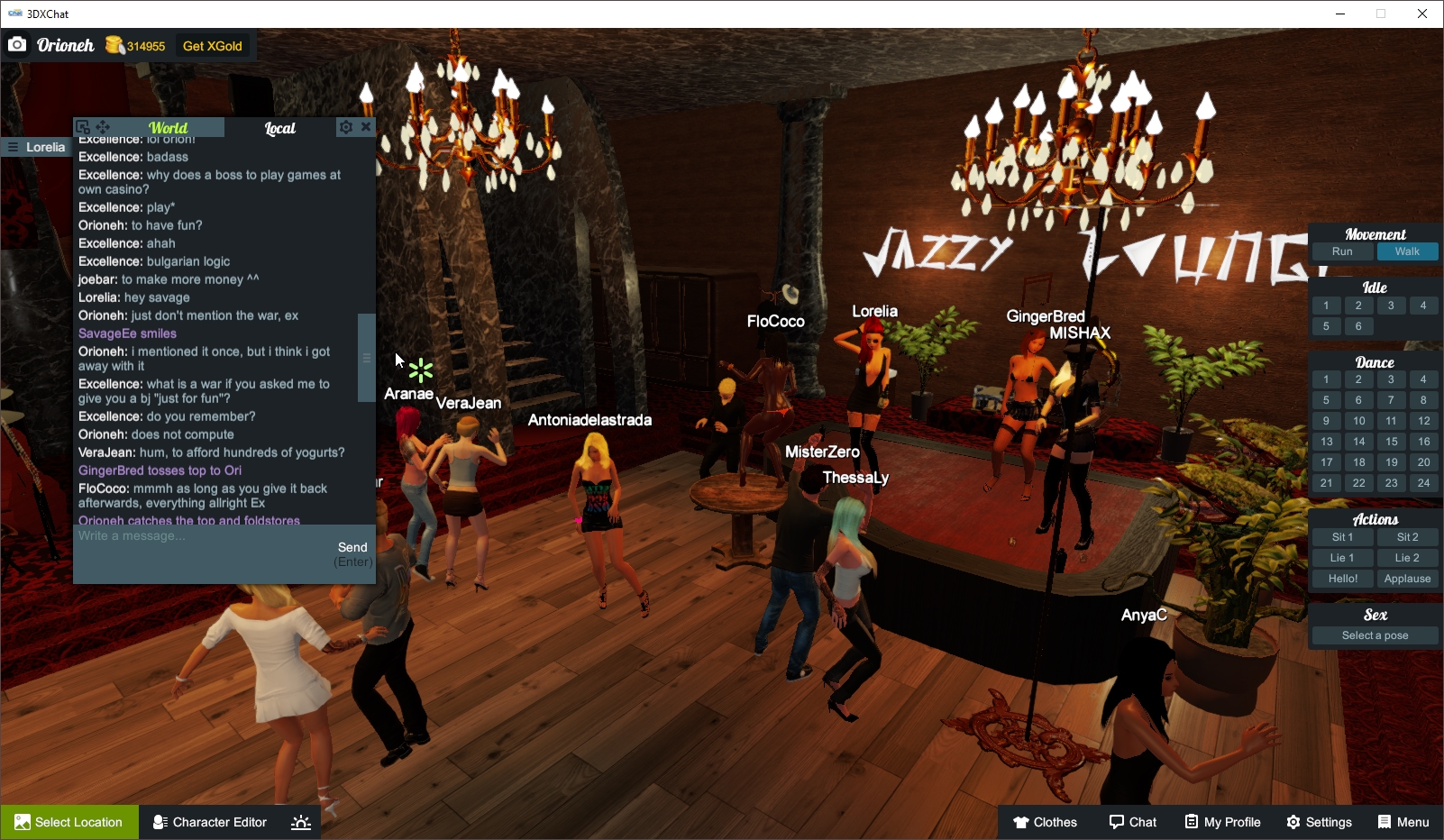Click the move-chat-window arrows icon

pos(103,127)
